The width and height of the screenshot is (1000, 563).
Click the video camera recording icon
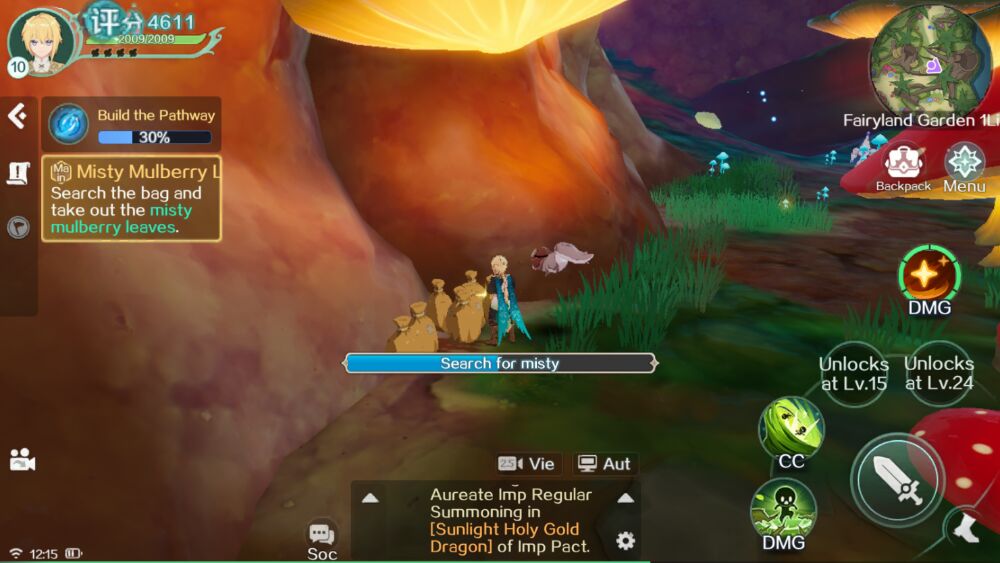[21, 460]
